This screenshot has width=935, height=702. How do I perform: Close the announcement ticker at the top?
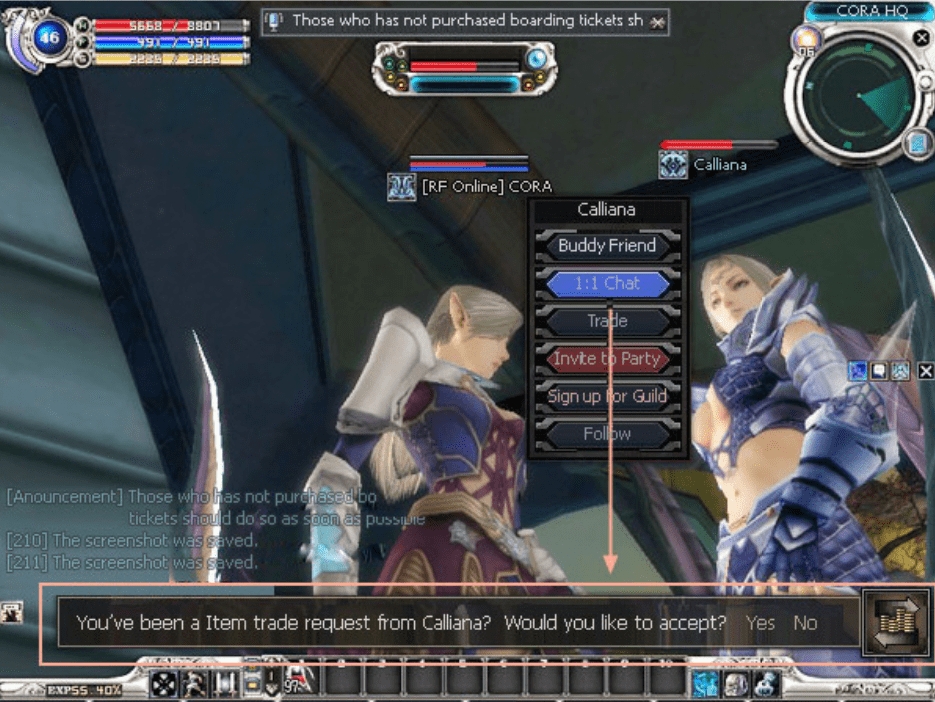click(657, 21)
